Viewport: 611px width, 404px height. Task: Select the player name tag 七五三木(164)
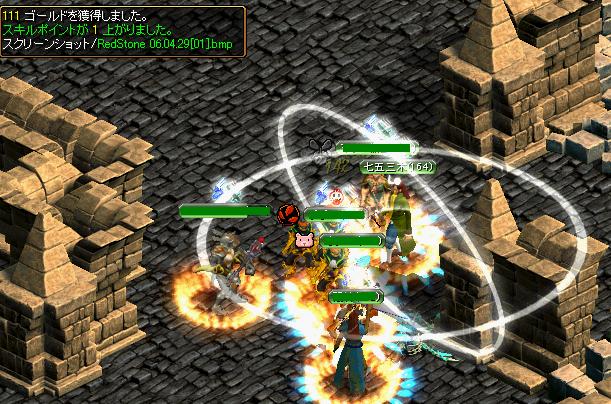[396, 168]
